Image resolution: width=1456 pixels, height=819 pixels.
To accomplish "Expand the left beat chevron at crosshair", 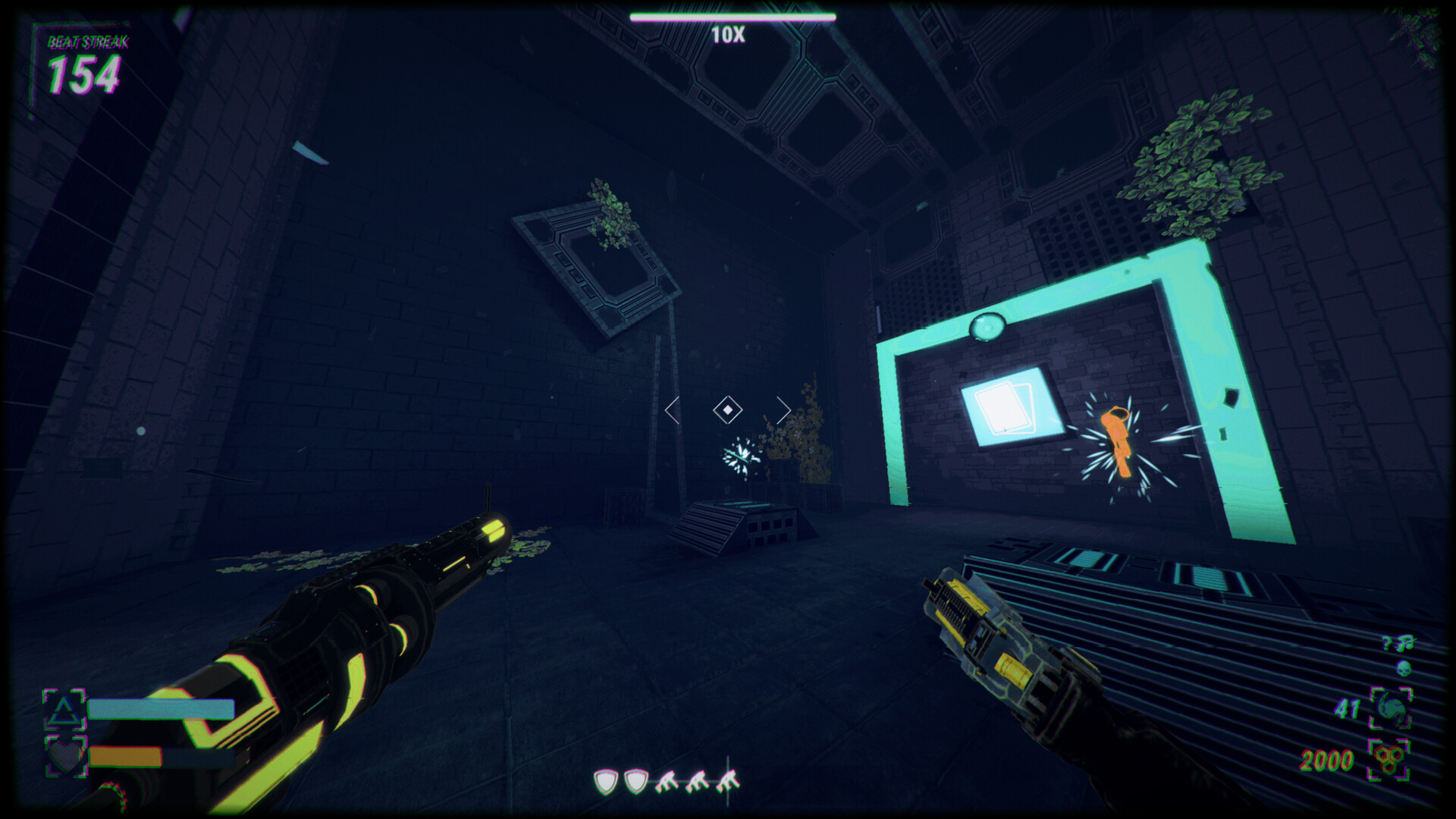I will (x=670, y=409).
